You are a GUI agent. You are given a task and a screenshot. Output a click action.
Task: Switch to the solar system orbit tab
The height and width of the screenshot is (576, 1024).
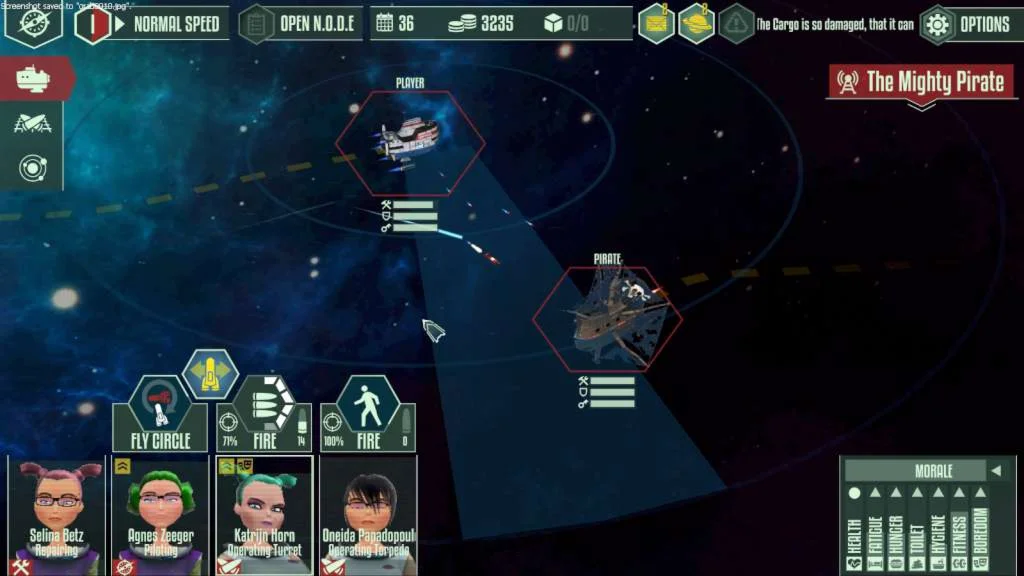point(31,167)
